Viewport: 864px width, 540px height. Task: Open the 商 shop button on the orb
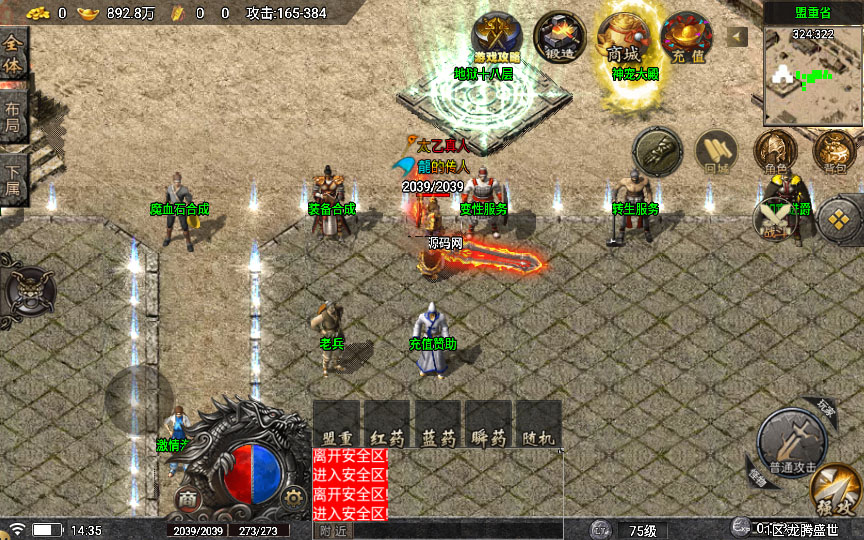188,497
